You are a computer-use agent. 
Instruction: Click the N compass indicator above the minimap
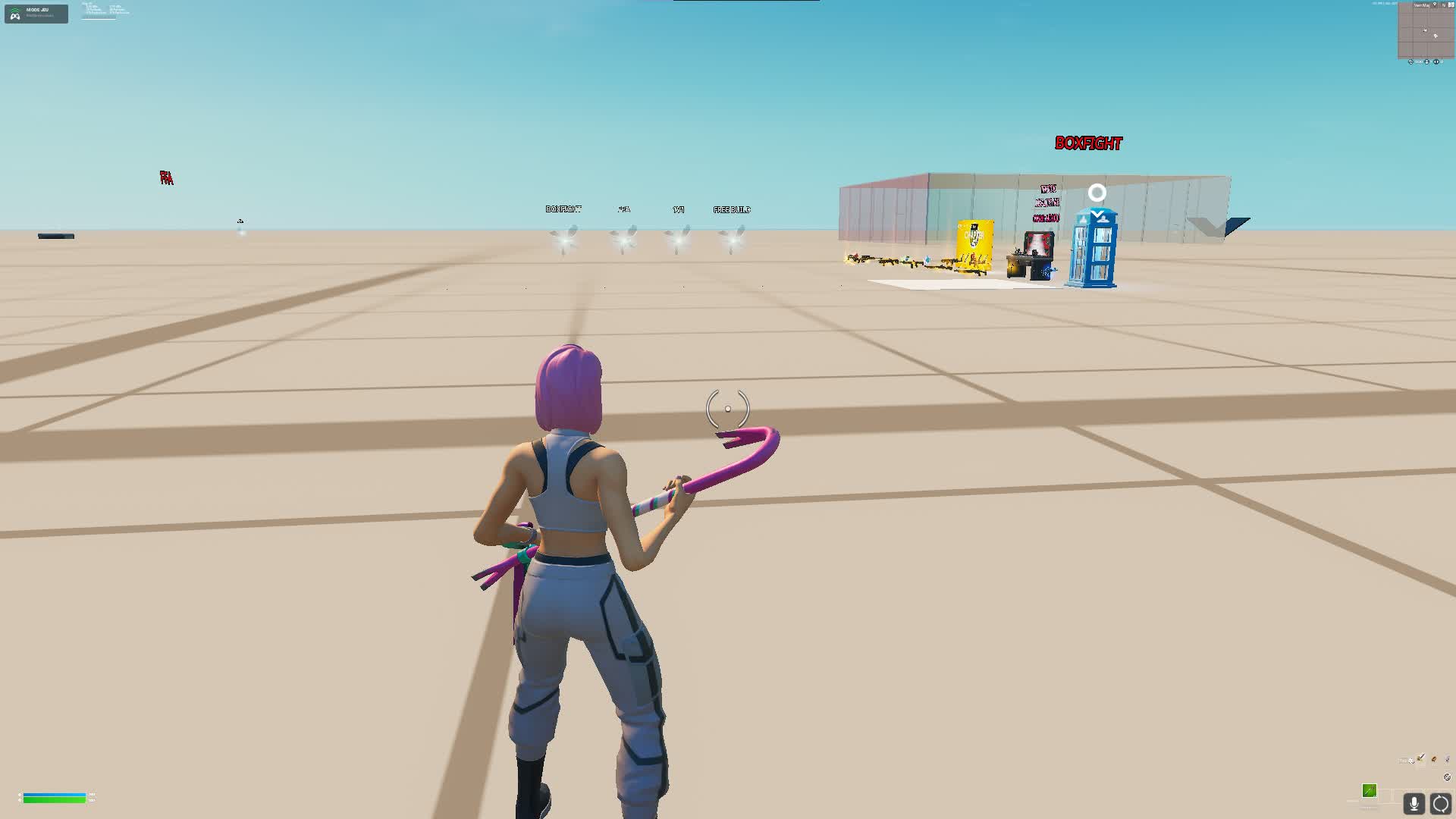point(1444,5)
